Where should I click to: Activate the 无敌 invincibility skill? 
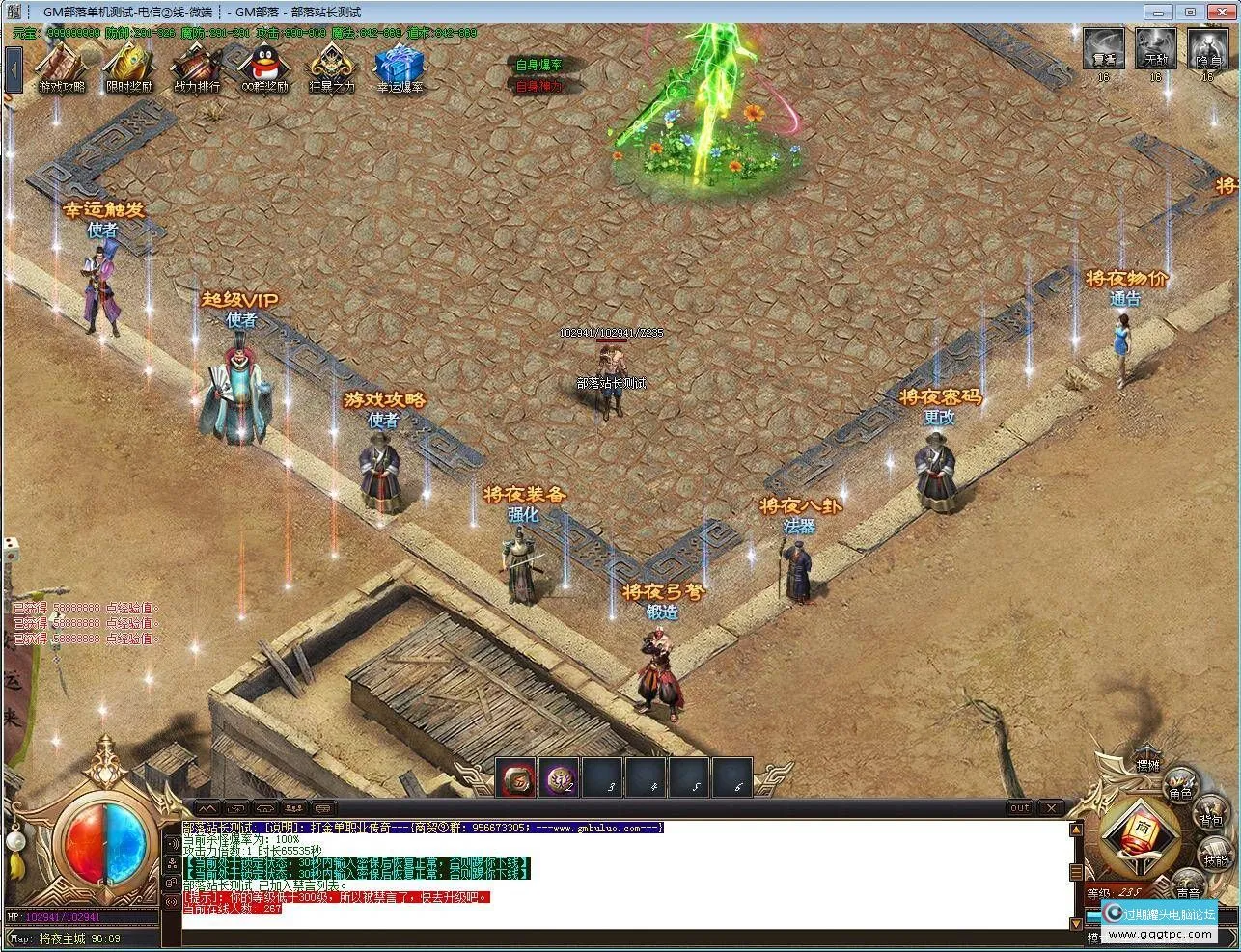pos(1155,49)
